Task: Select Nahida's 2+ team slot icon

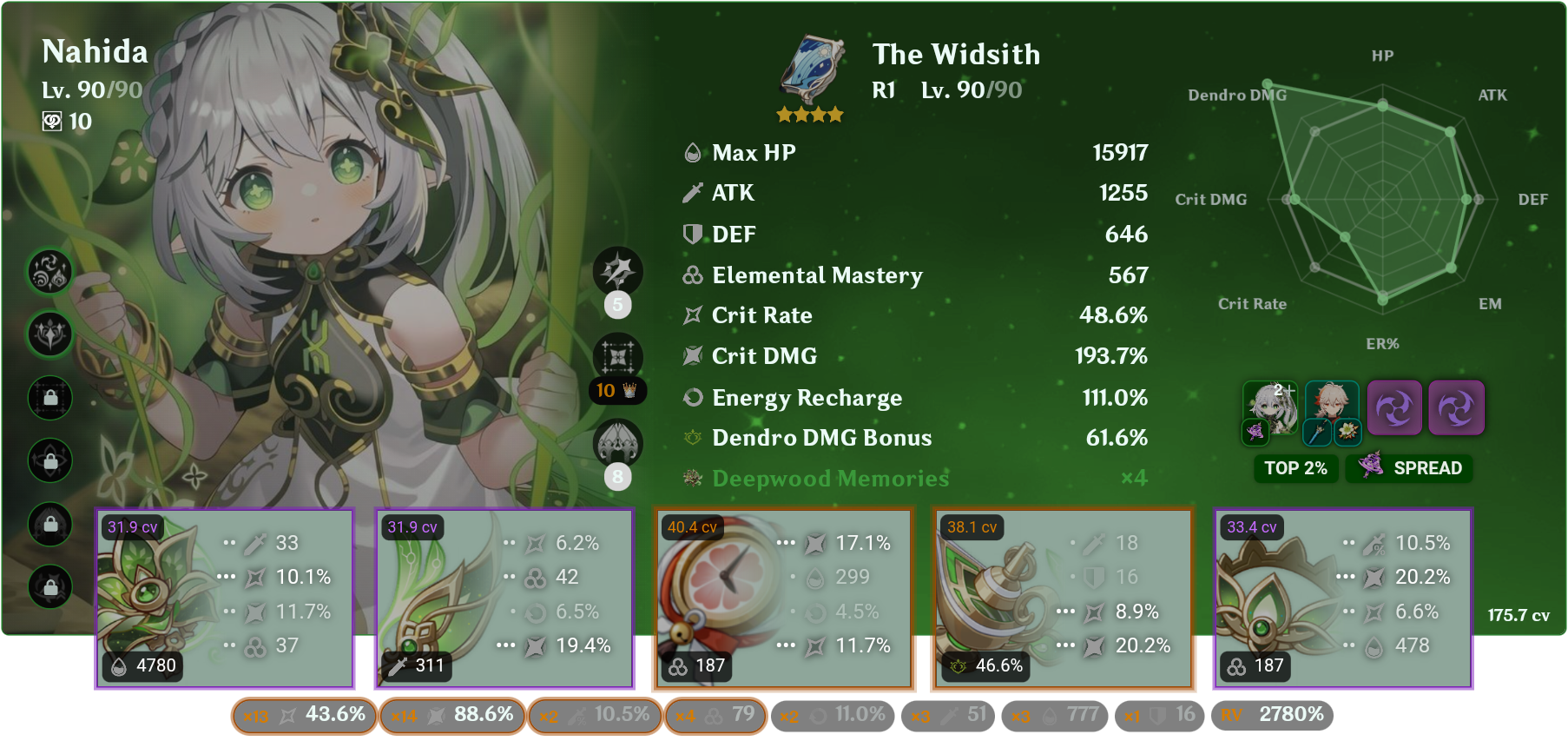Action: point(1270,408)
